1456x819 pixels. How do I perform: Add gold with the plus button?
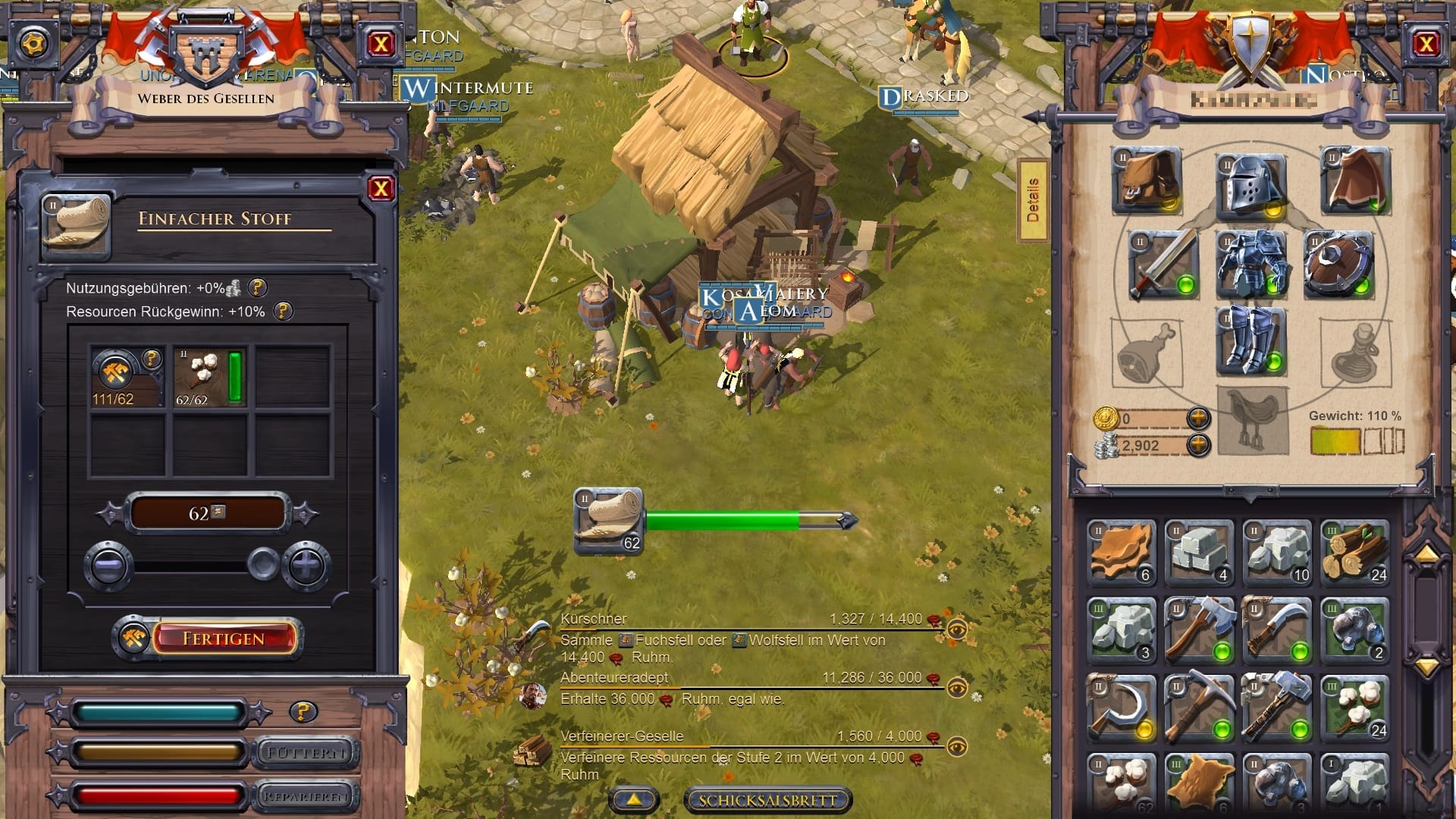click(1198, 418)
